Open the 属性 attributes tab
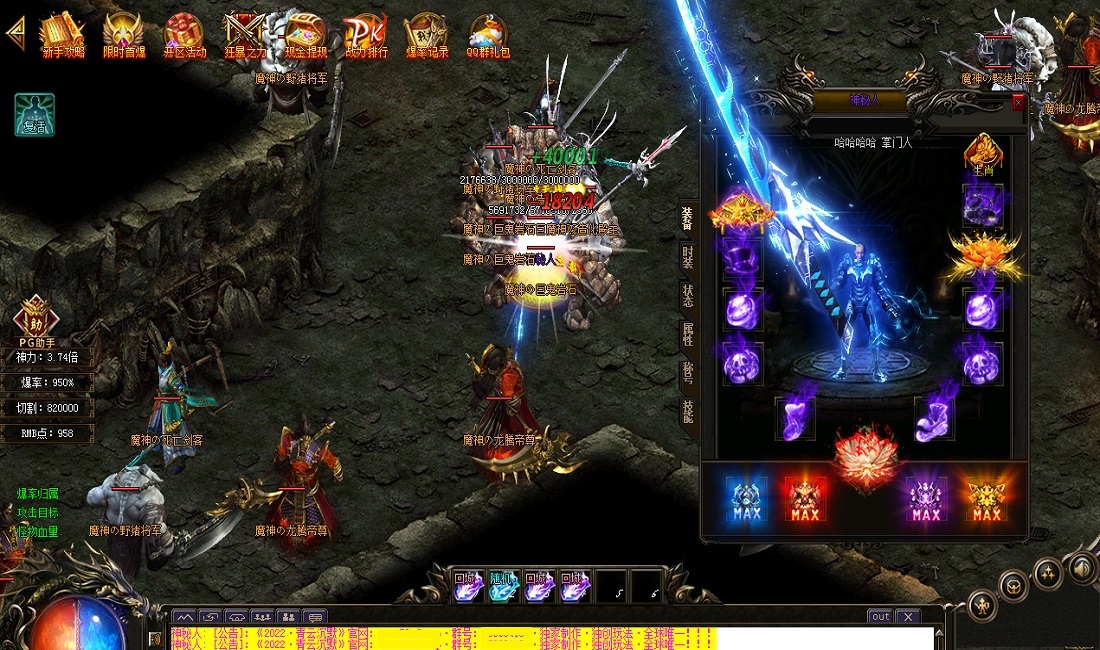The image size is (1100, 650). click(688, 334)
